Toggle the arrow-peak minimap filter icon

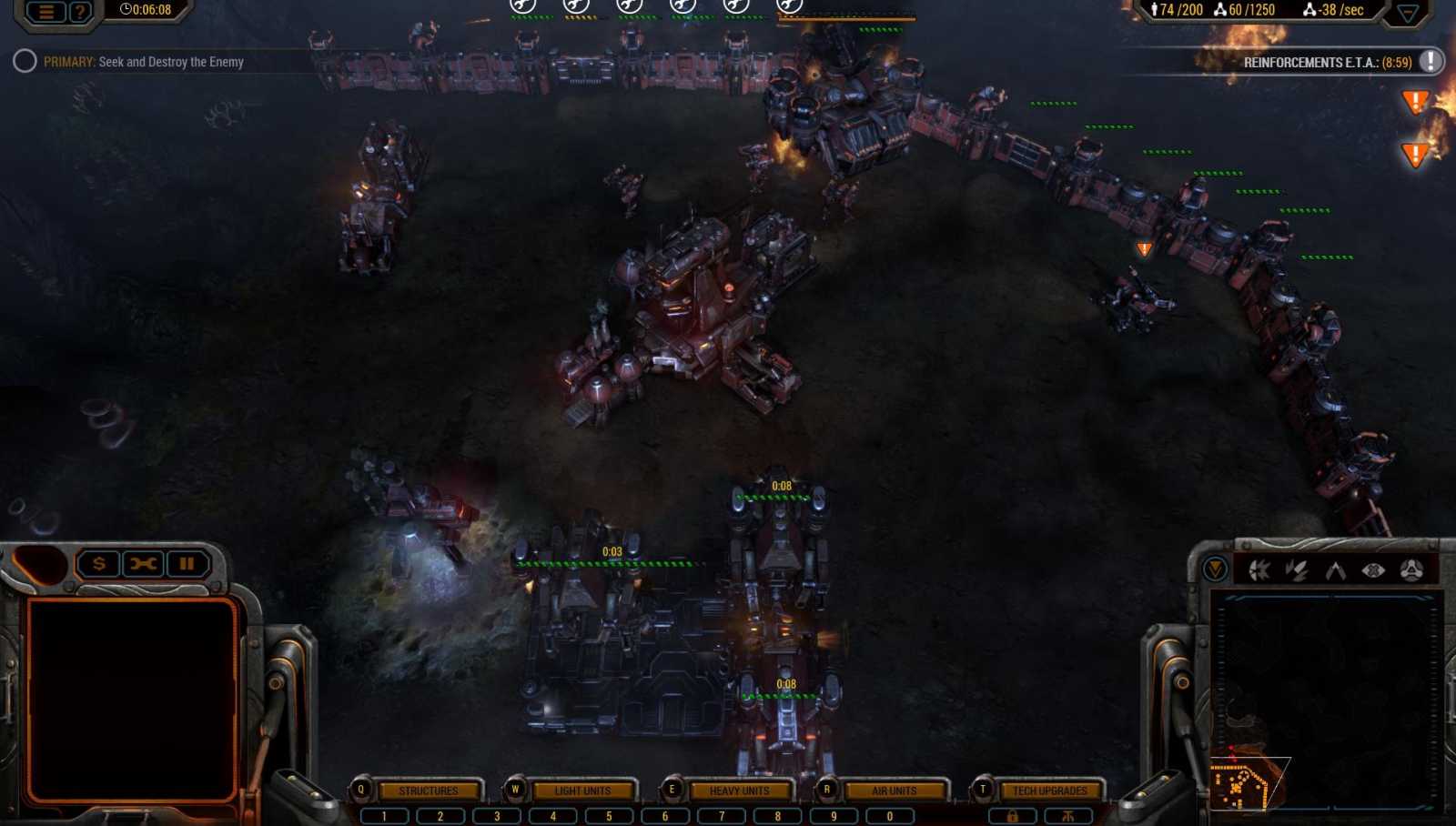[x=1335, y=570]
